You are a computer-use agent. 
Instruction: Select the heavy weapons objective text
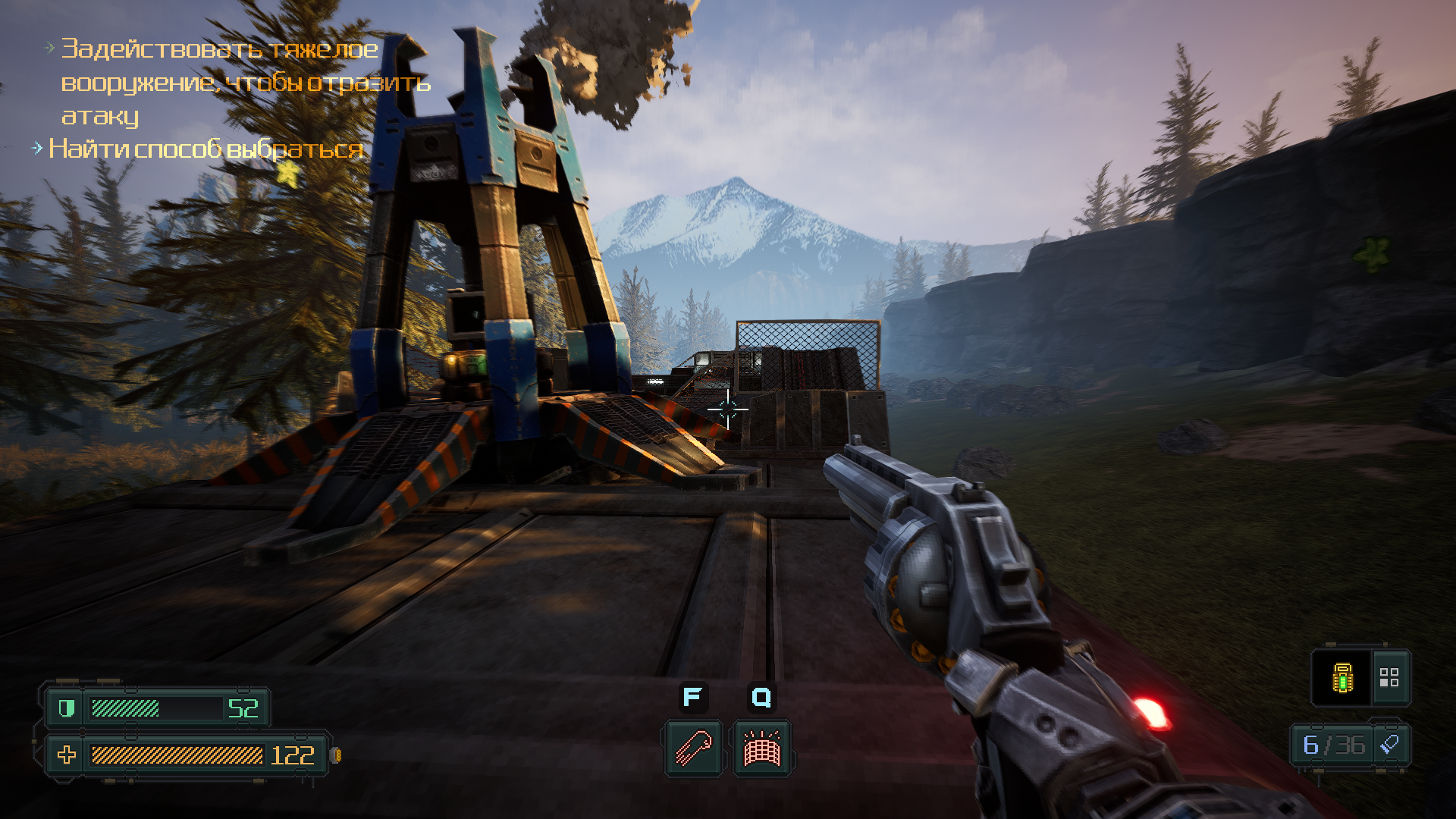(245, 82)
